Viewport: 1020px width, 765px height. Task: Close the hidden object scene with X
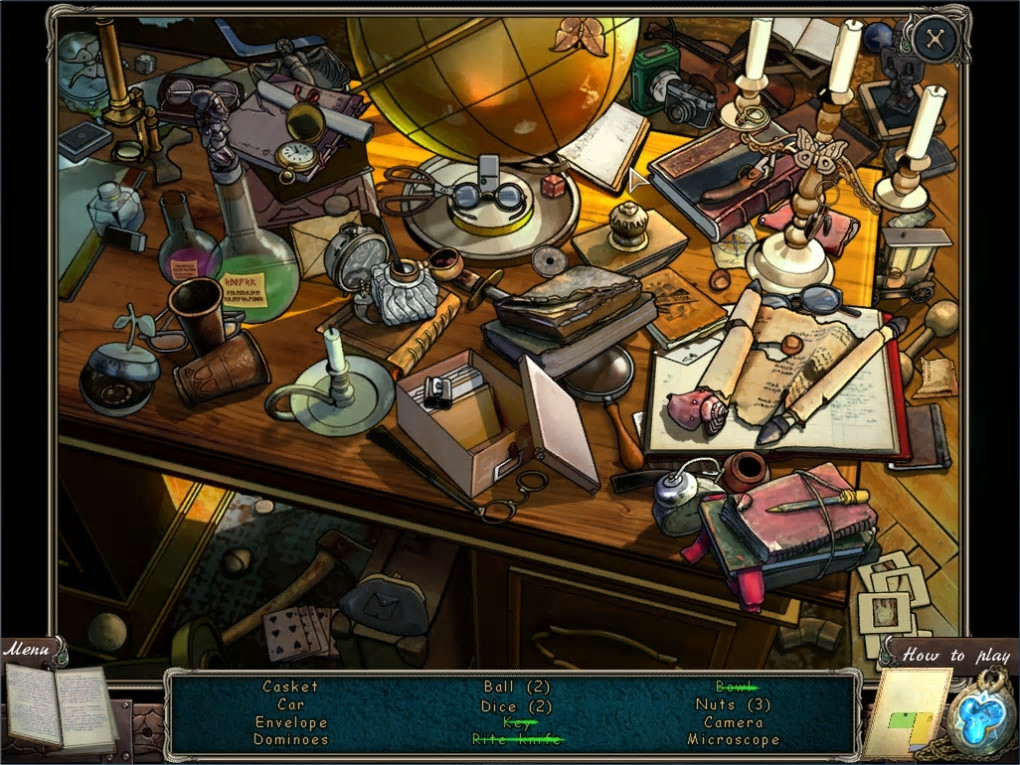[x=936, y=38]
